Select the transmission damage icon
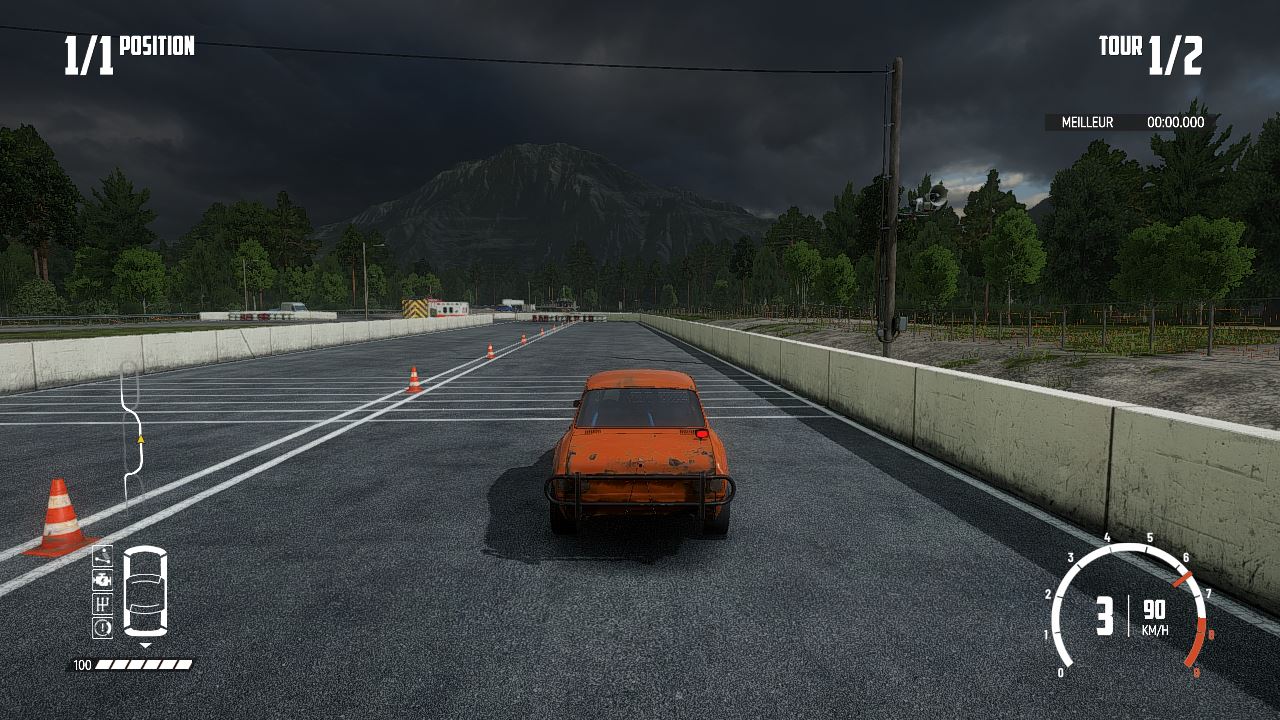 point(103,604)
